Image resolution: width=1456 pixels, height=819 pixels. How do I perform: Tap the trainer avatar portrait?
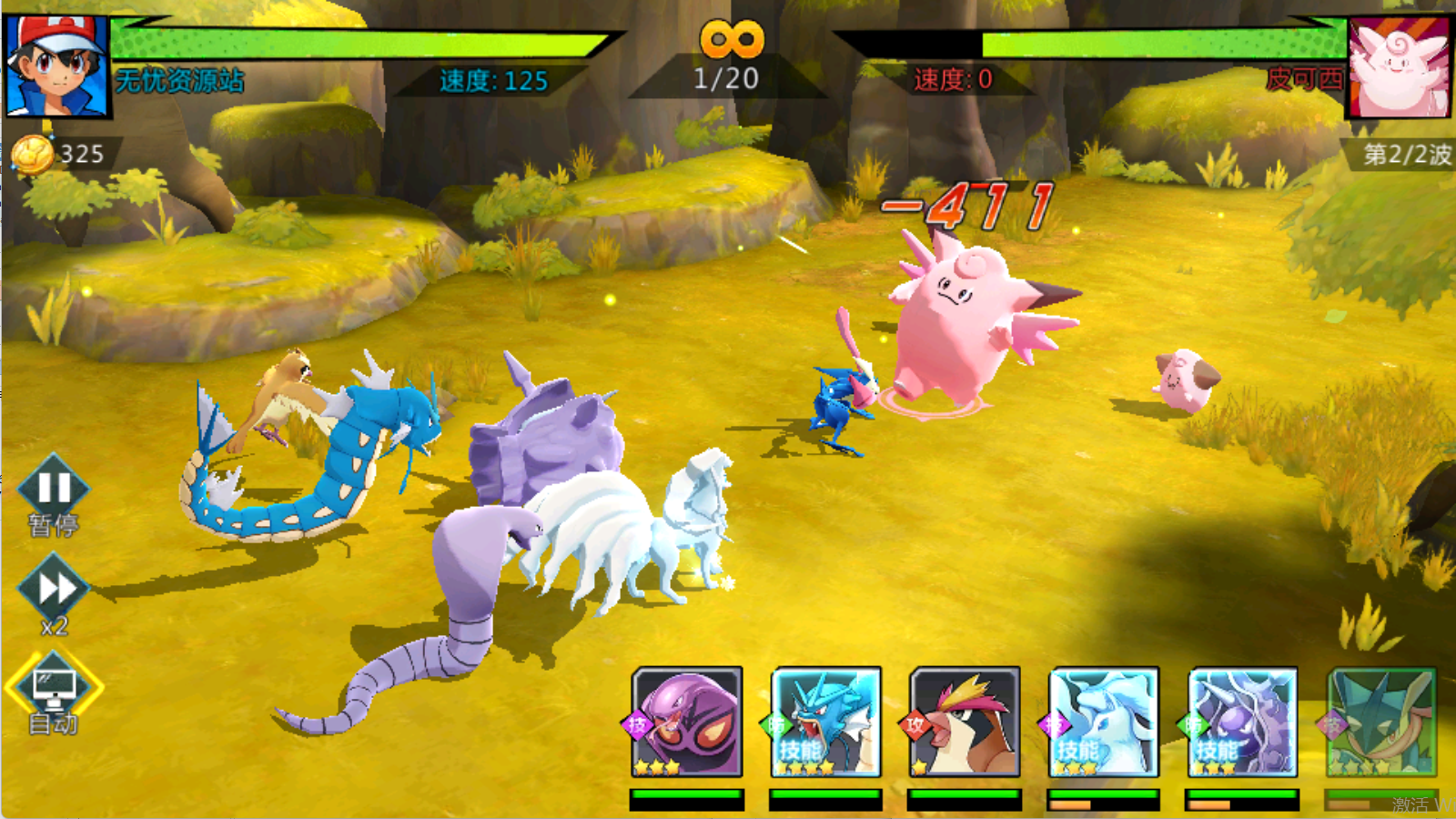pos(56,66)
